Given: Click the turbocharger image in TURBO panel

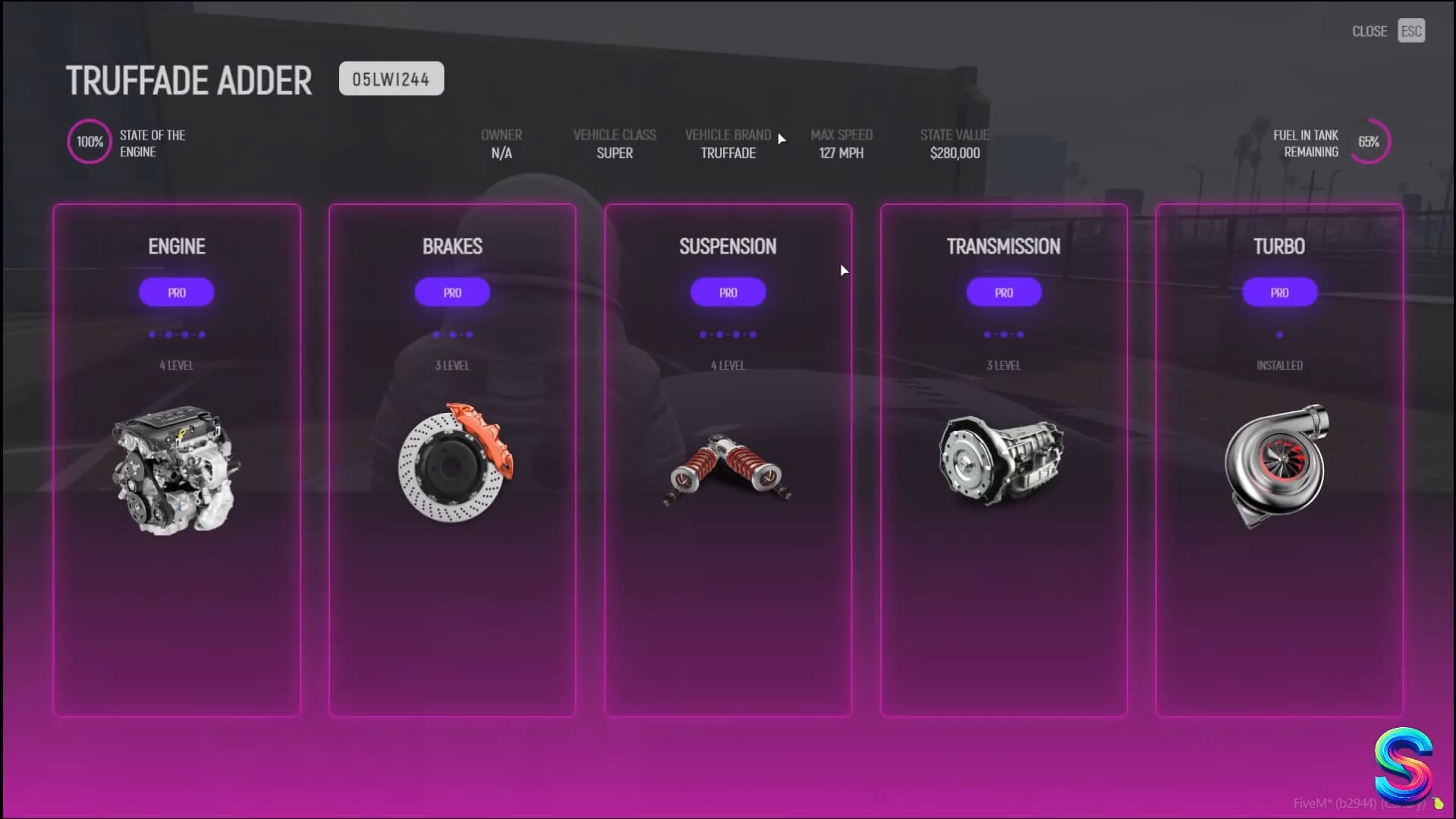Looking at the screenshot, I should [x=1278, y=463].
